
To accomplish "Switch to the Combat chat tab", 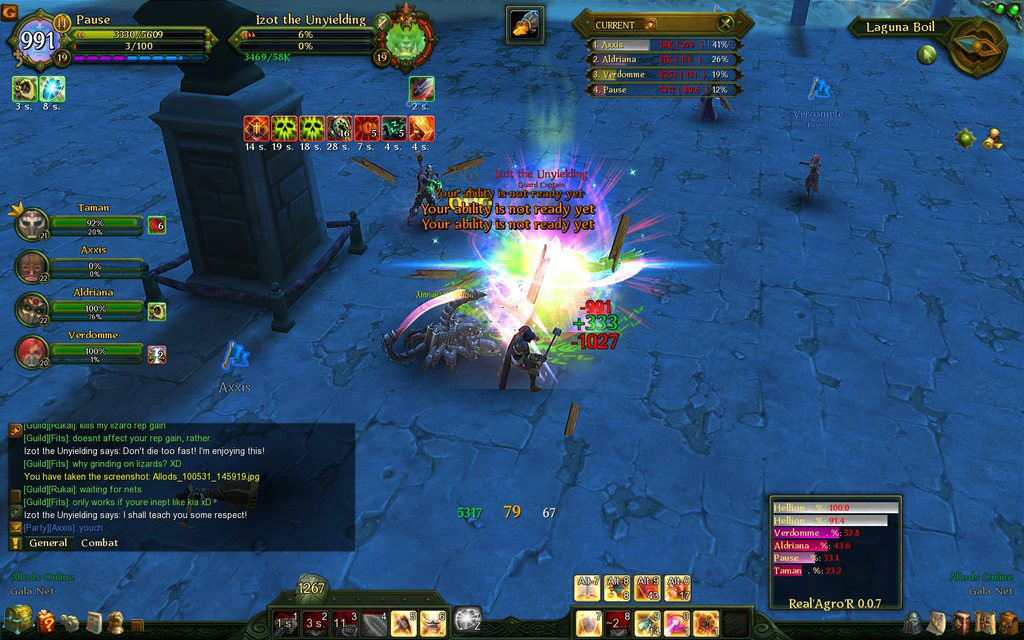I will 99,543.
